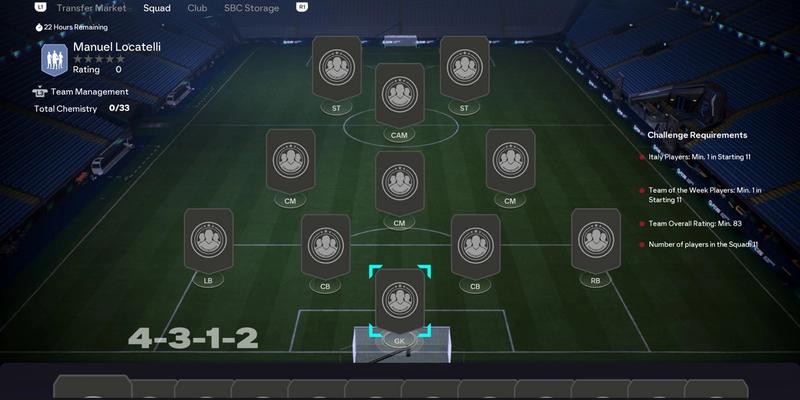
Task: Pick the empty RB card slot
Action: point(595,240)
